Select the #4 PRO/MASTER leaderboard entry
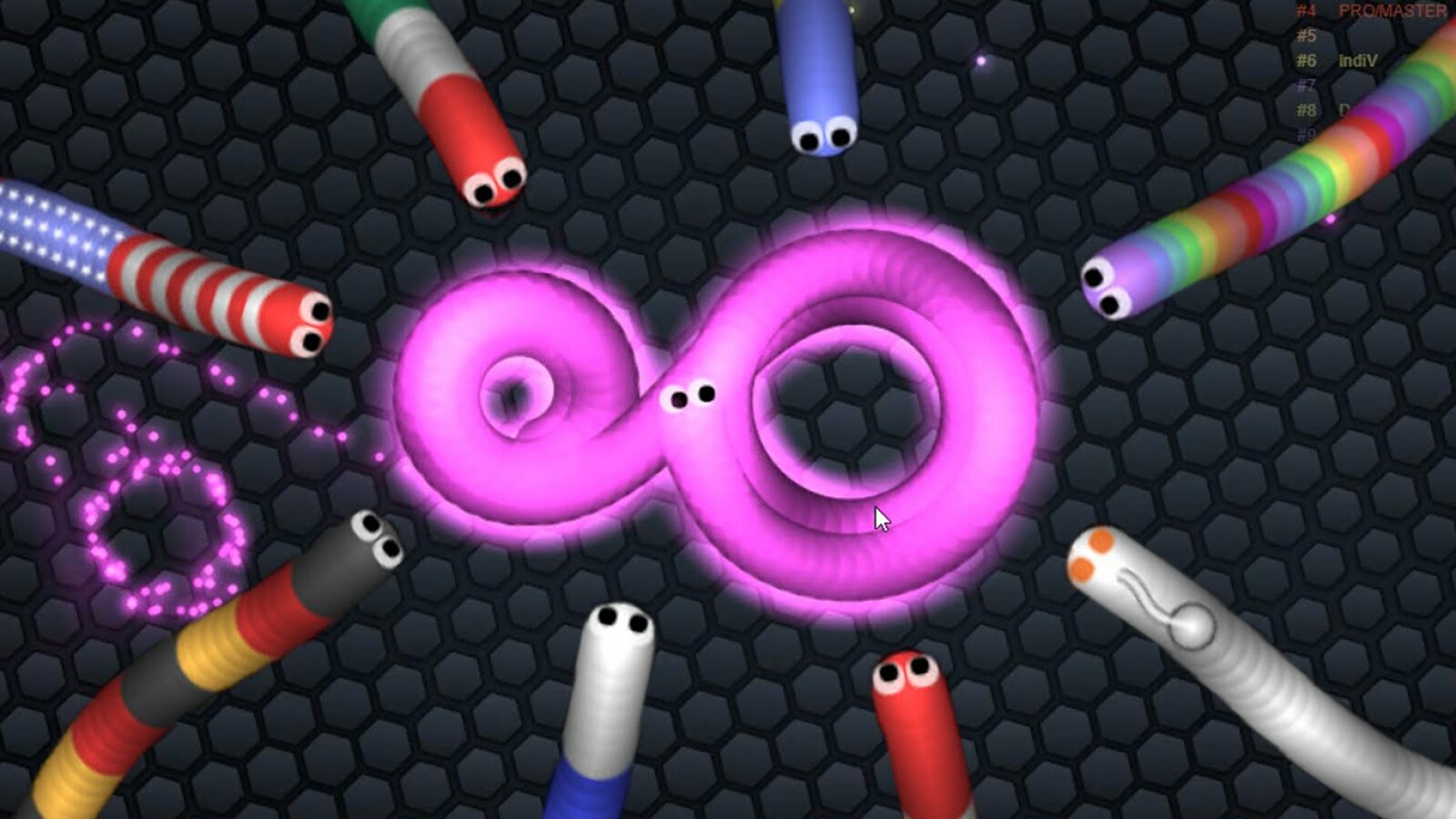The image size is (1456, 819). point(1374,12)
